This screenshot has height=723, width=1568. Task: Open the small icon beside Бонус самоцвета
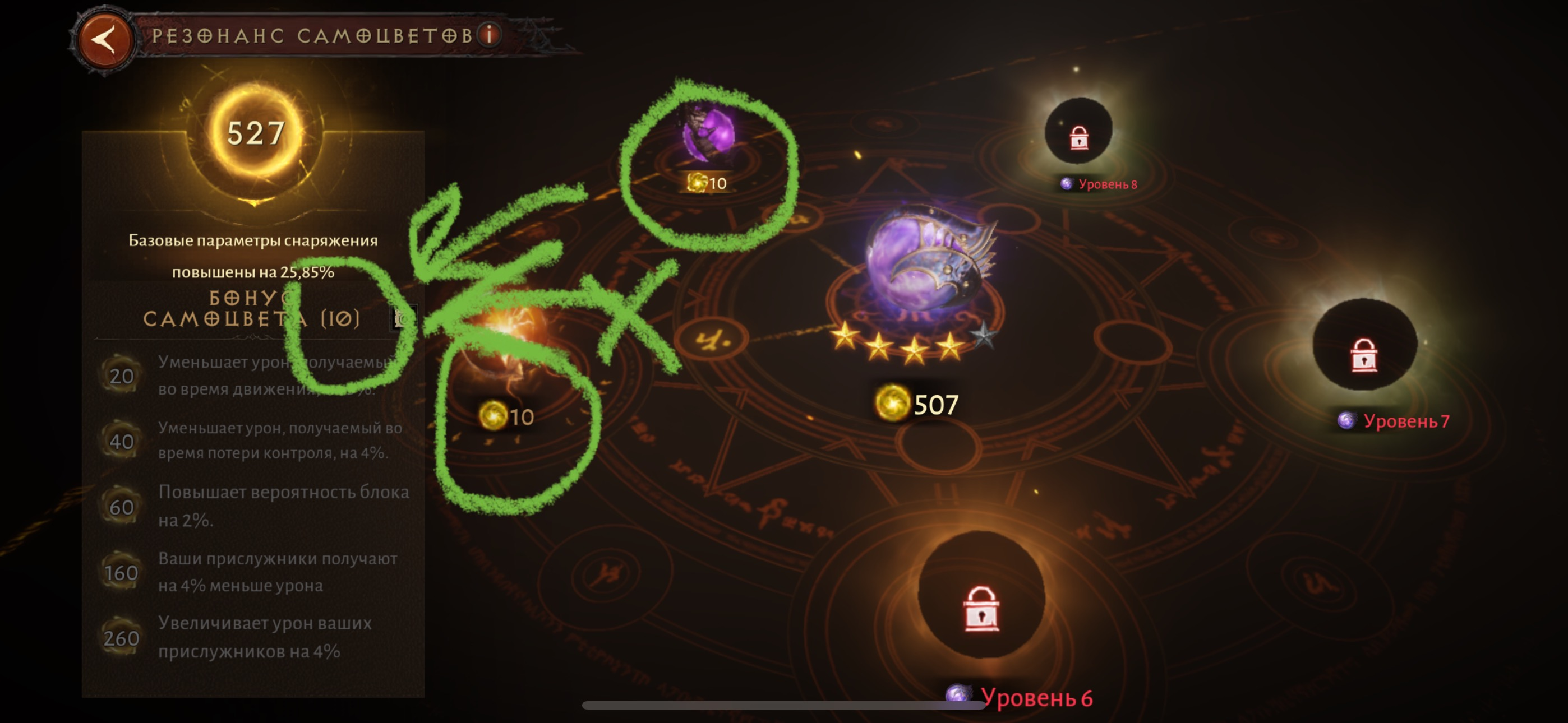(402, 318)
